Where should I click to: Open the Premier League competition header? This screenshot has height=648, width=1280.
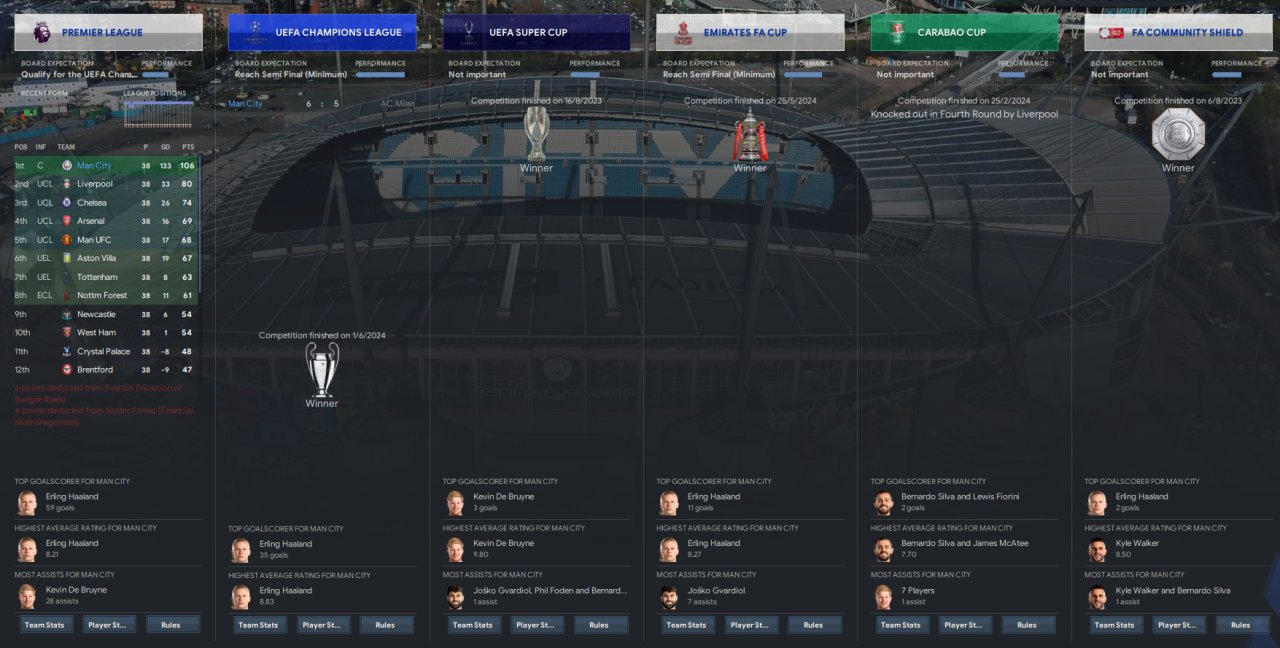click(x=108, y=32)
